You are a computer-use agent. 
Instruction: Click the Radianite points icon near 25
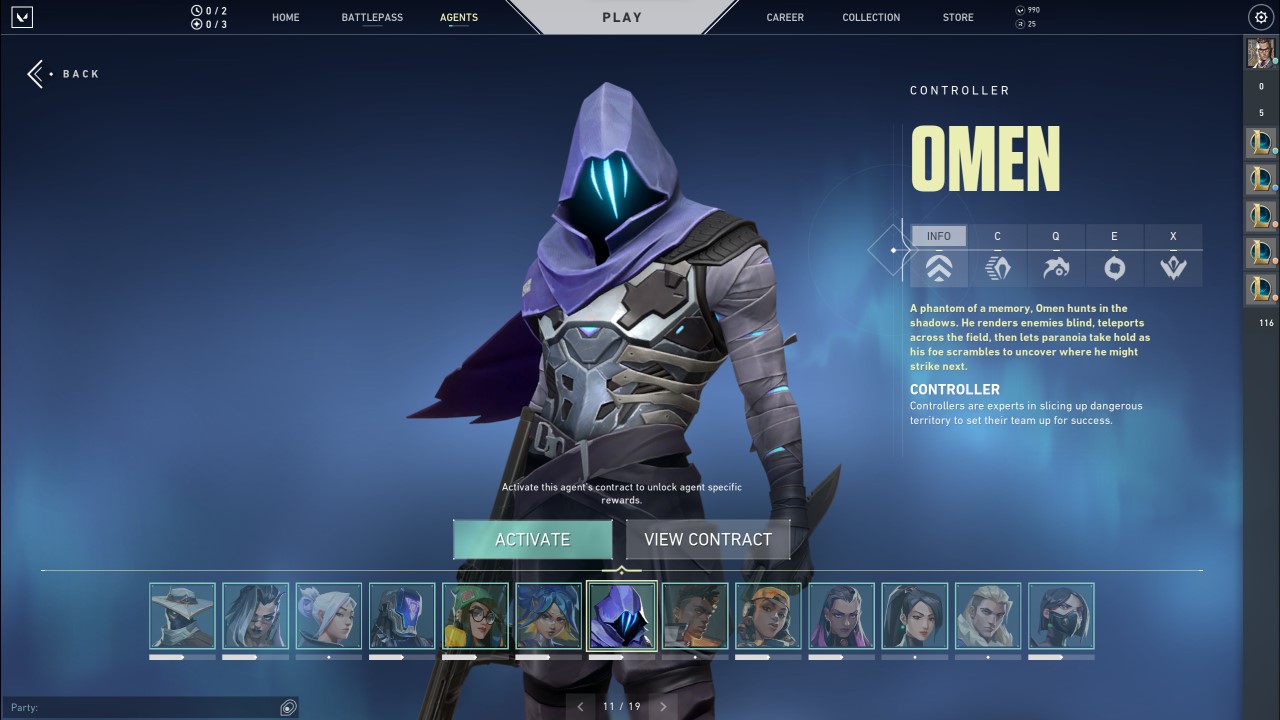[1021, 22]
